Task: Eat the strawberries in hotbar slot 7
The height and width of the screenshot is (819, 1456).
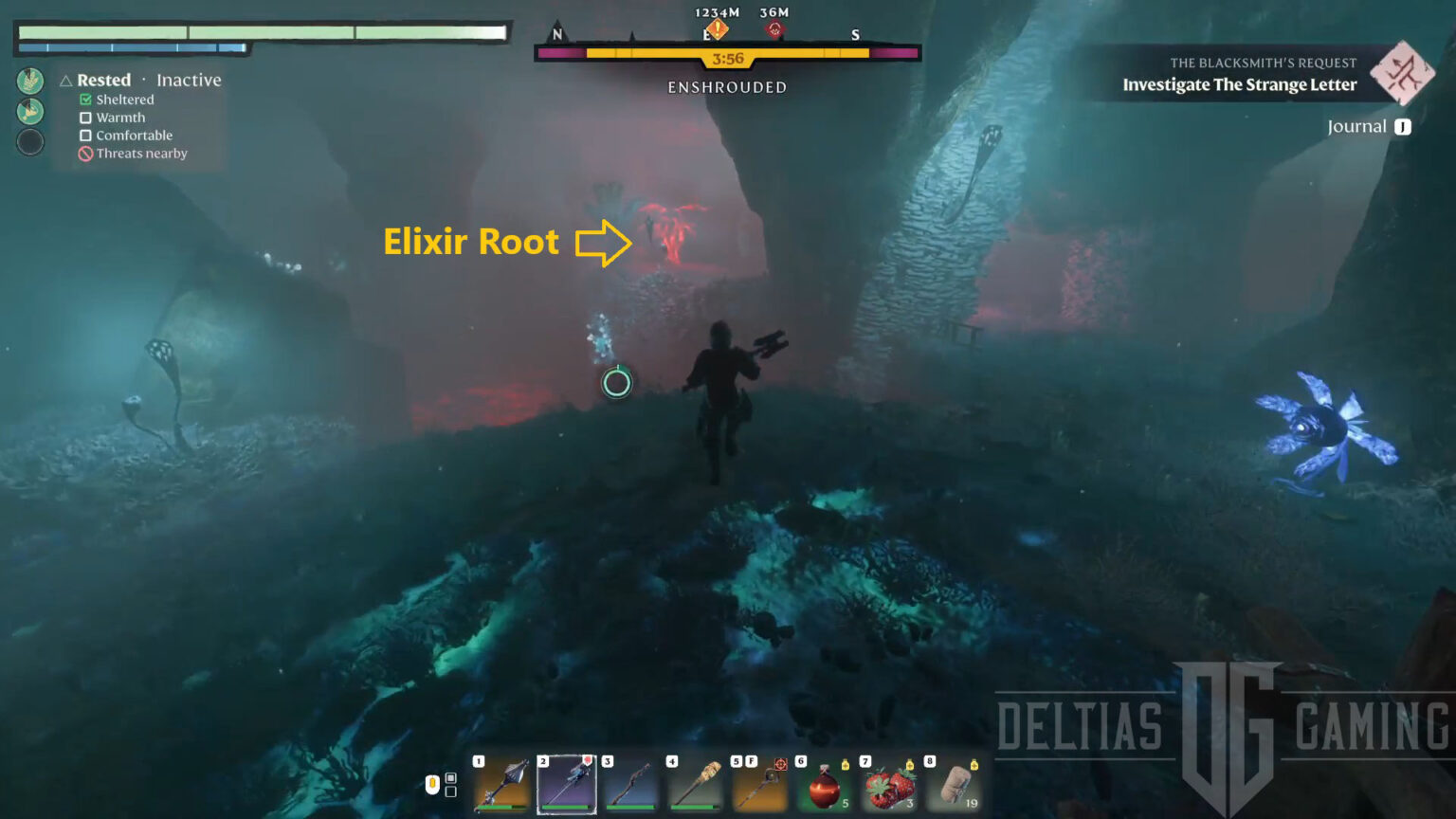Action: (x=889, y=787)
